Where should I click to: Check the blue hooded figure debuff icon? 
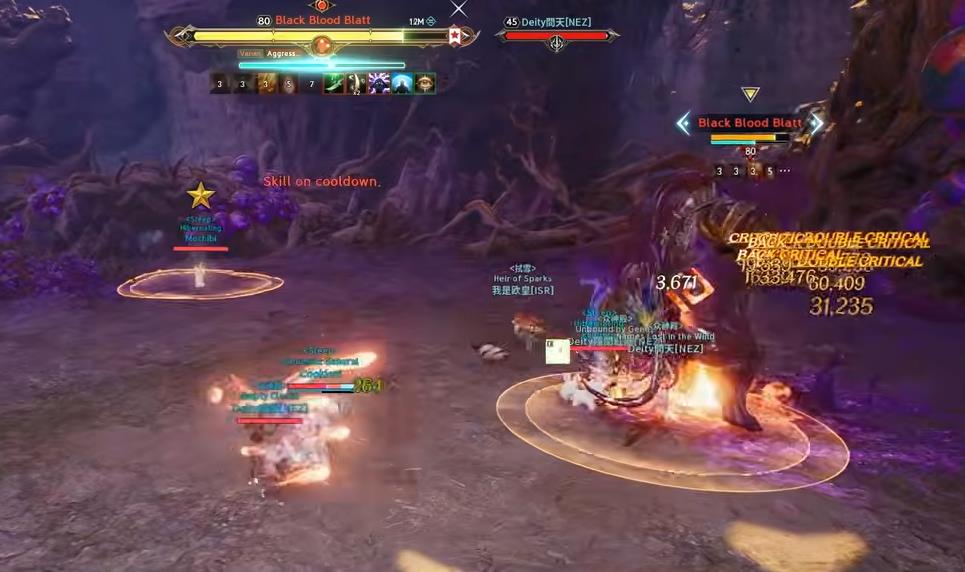(x=402, y=84)
